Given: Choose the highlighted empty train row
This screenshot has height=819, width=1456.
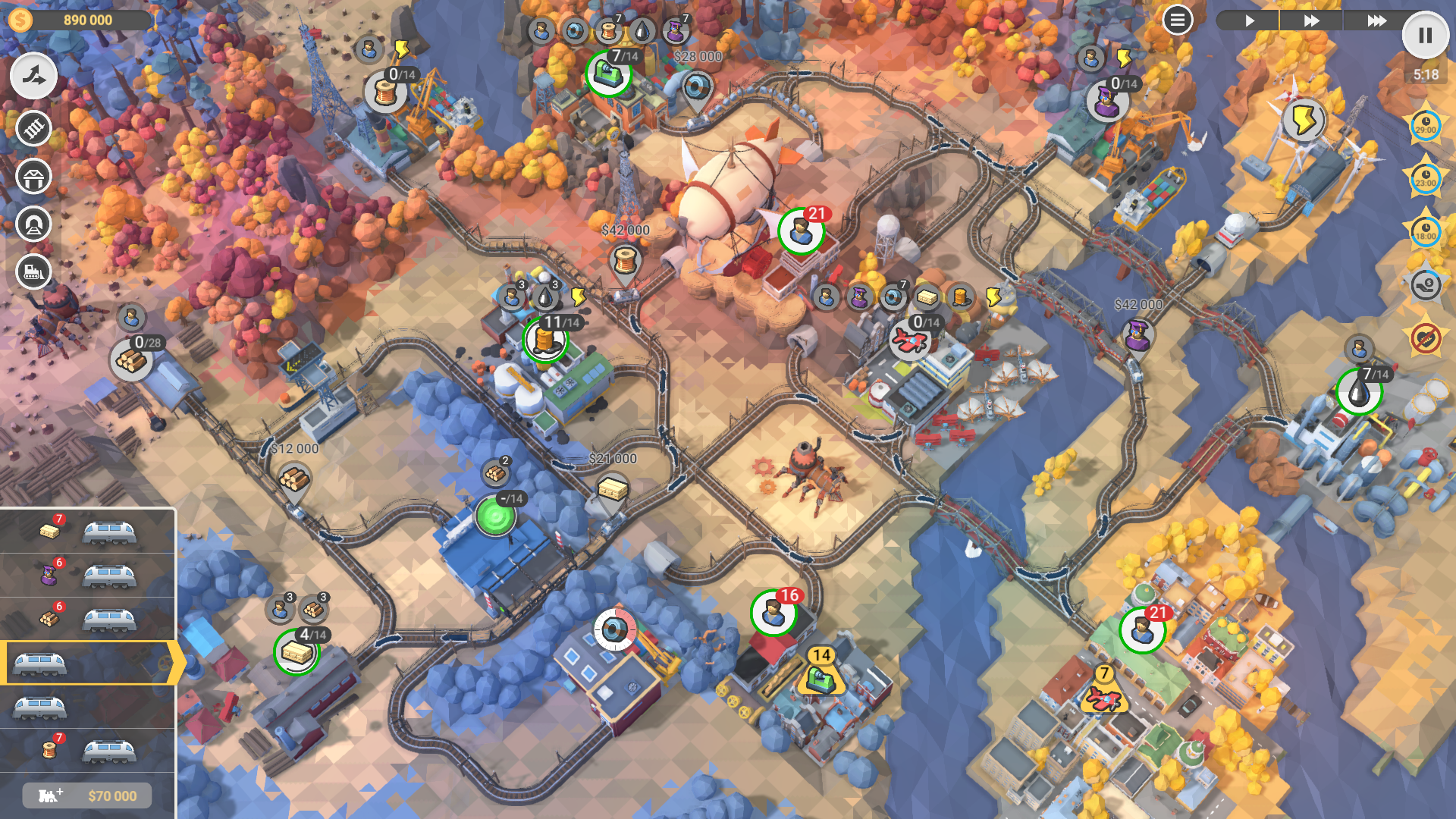Looking at the screenshot, I should (88, 664).
